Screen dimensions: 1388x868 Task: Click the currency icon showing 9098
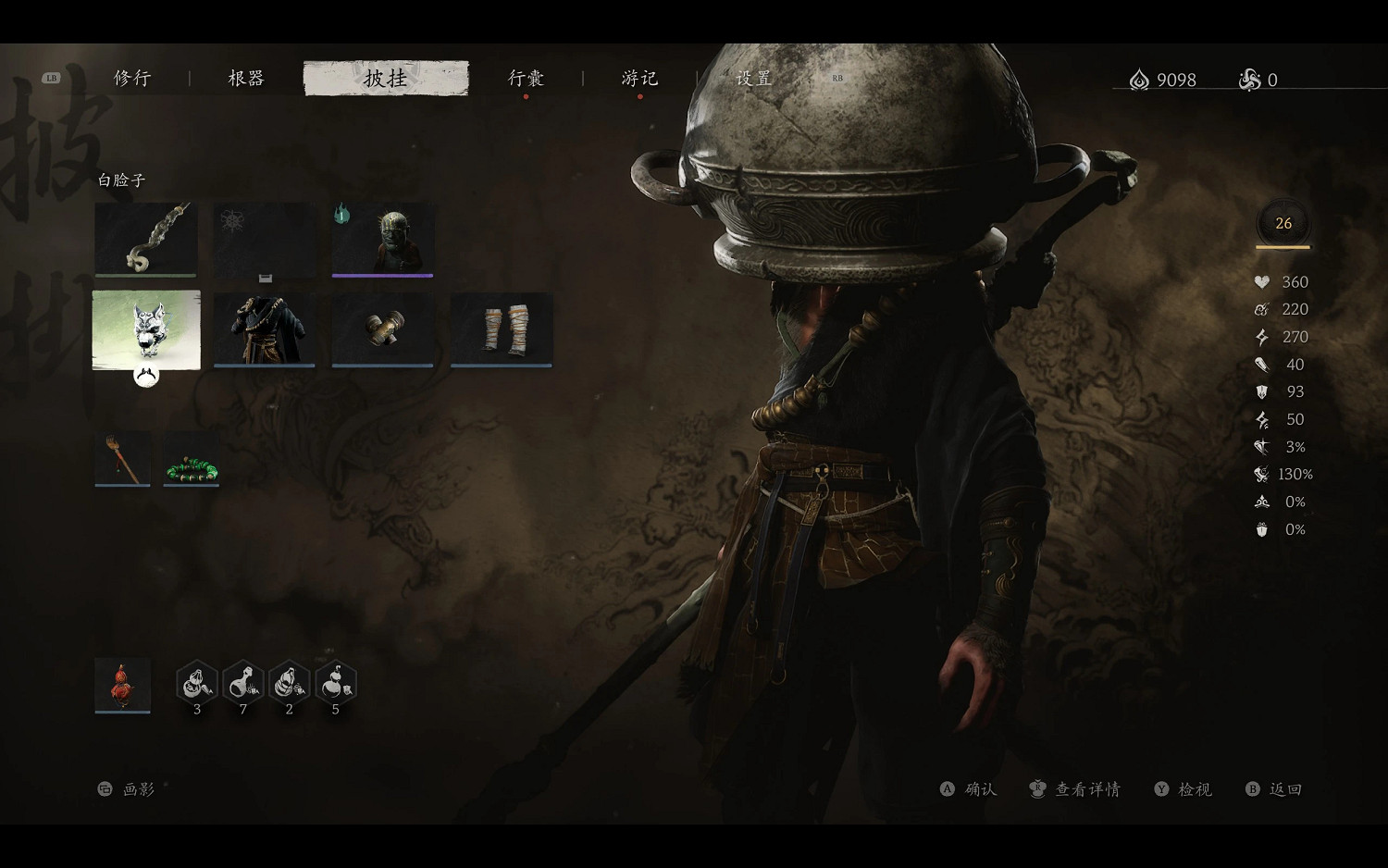tap(1137, 80)
